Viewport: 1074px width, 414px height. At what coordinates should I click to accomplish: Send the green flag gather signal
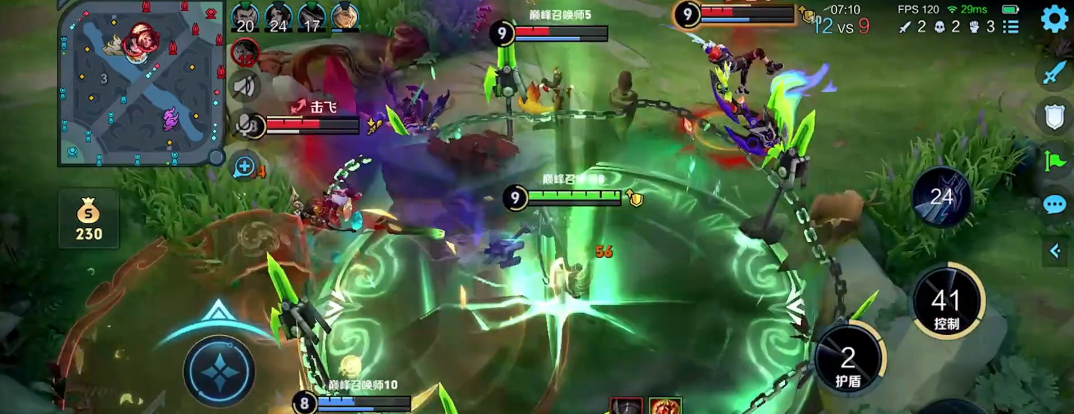[1055, 161]
